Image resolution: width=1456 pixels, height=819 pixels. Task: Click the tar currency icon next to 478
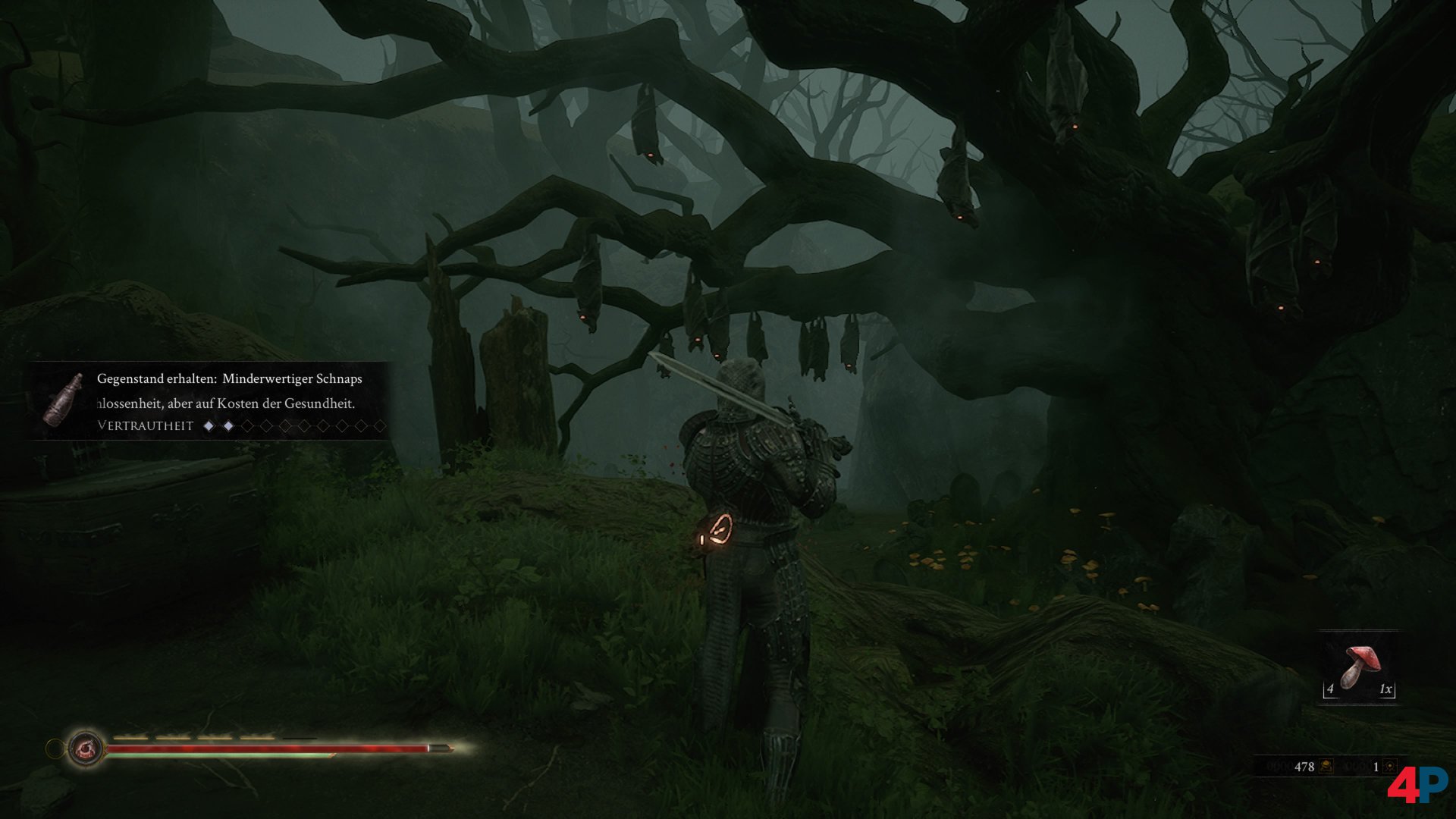point(1326,767)
